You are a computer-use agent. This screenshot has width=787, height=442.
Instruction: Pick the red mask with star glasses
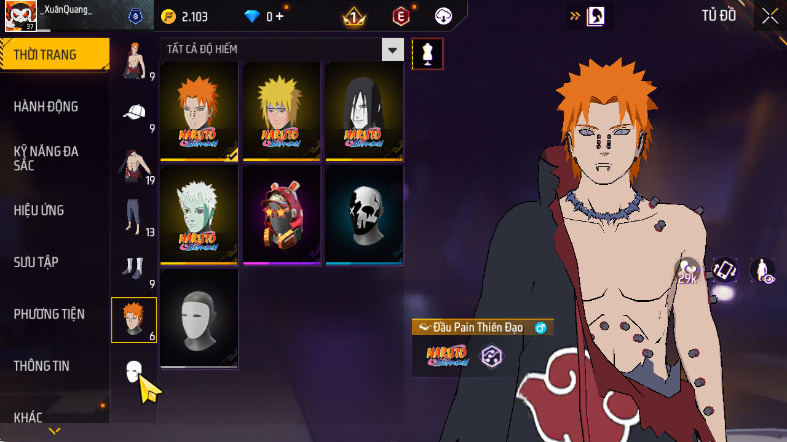click(x=281, y=214)
